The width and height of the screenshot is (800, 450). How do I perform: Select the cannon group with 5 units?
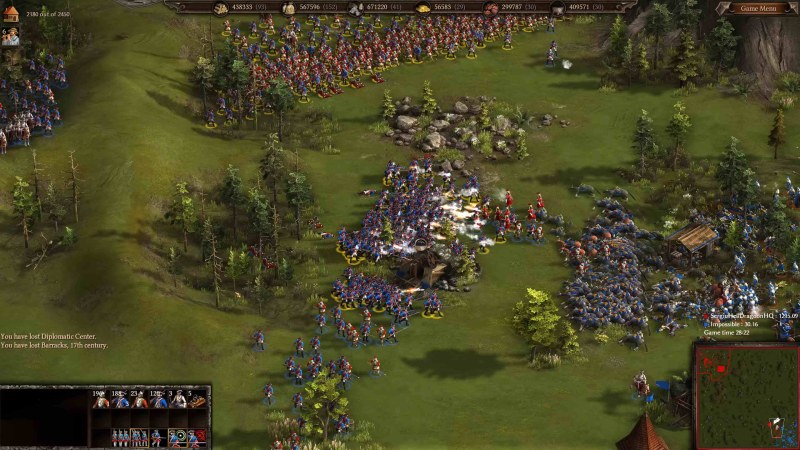point(198,400)
